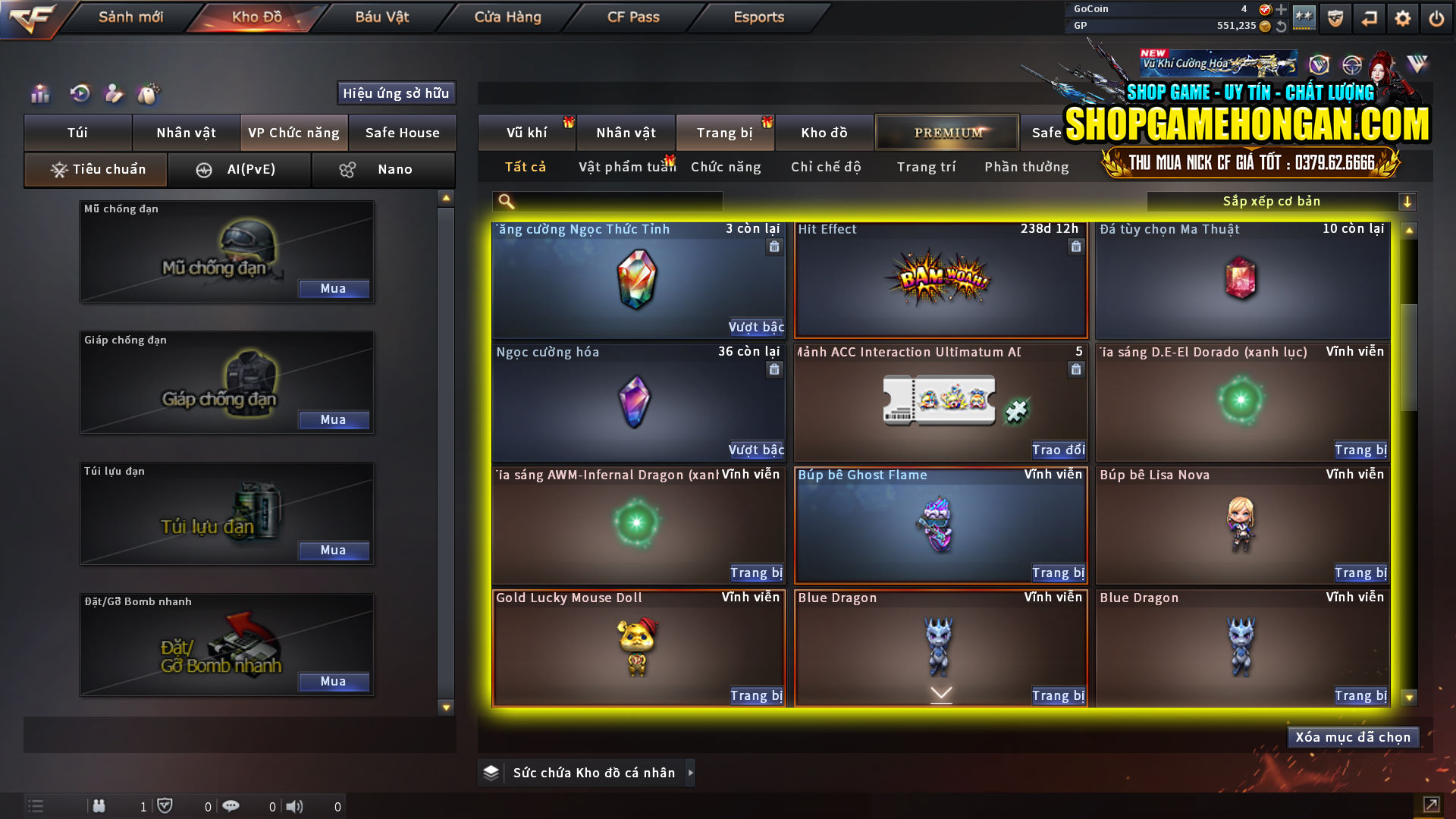Open the CF shield icon in top bar
This screenshot has width=1456, height=819.
click(x=1335, y=18)
